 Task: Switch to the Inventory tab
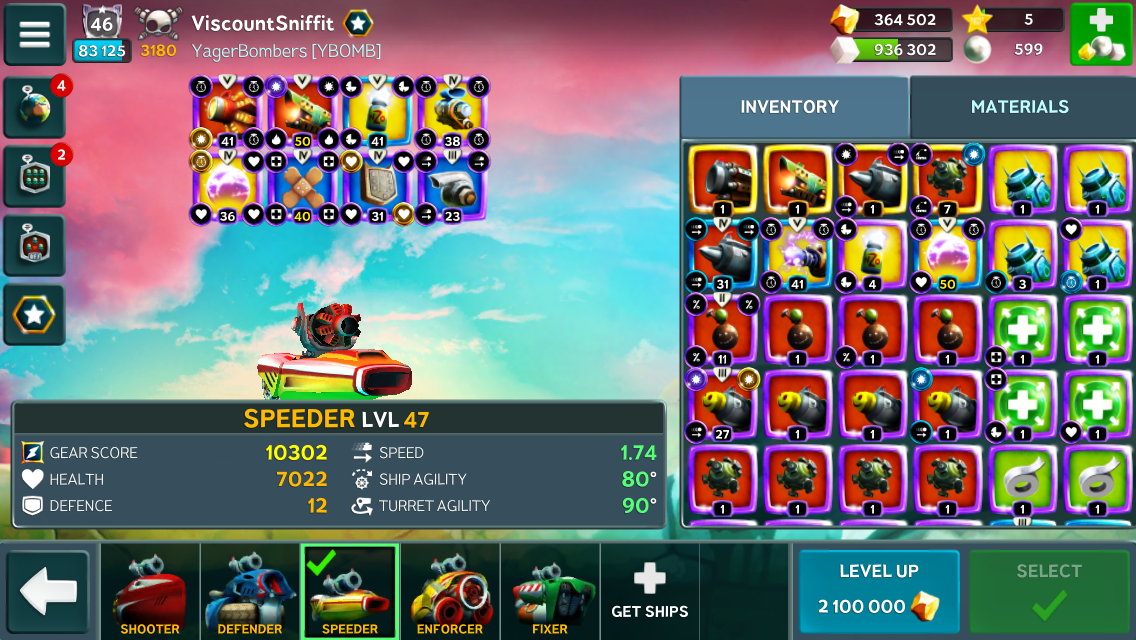789,107
